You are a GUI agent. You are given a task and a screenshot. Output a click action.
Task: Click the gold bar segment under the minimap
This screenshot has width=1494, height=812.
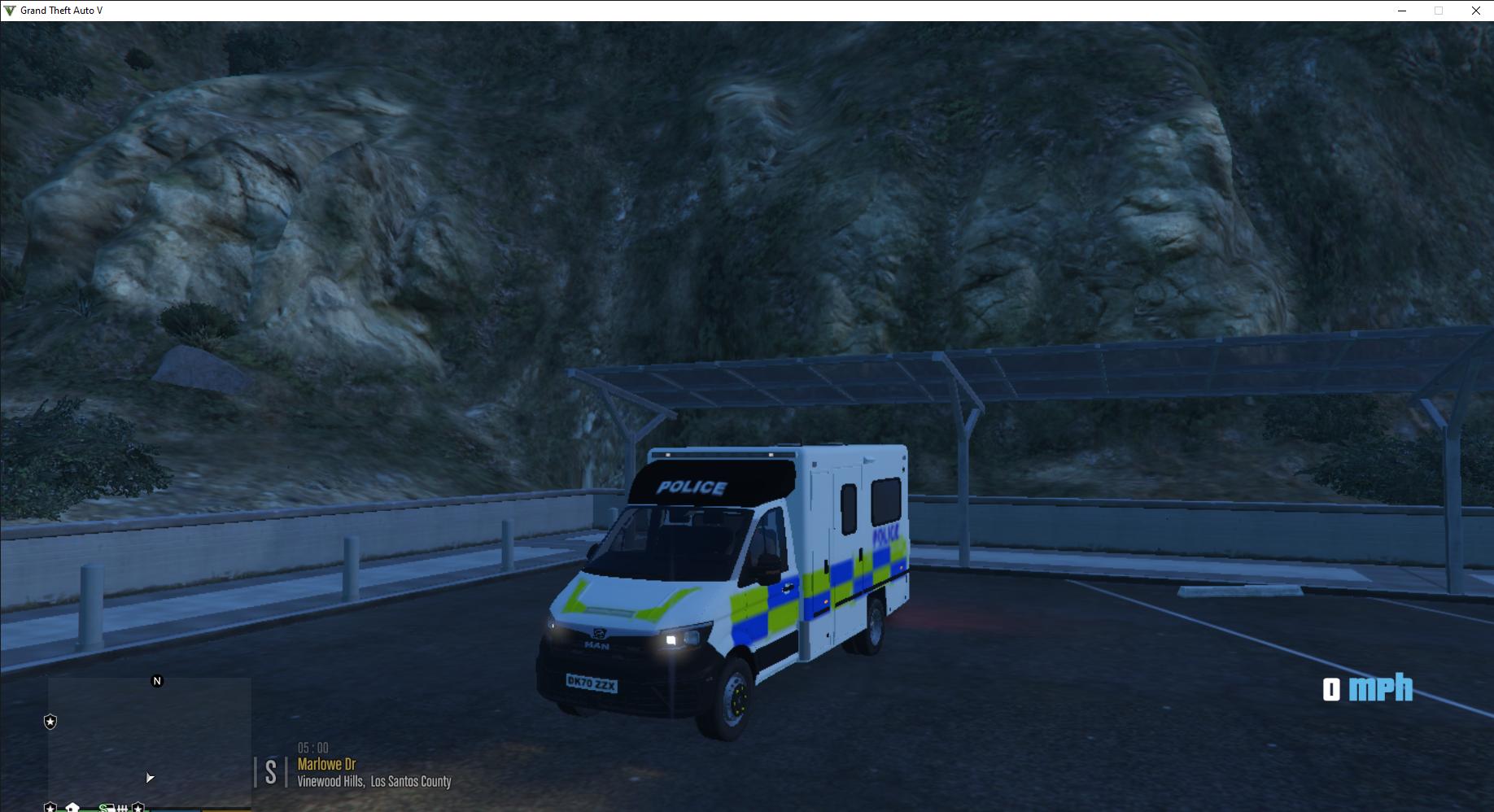tap(226, 810)
